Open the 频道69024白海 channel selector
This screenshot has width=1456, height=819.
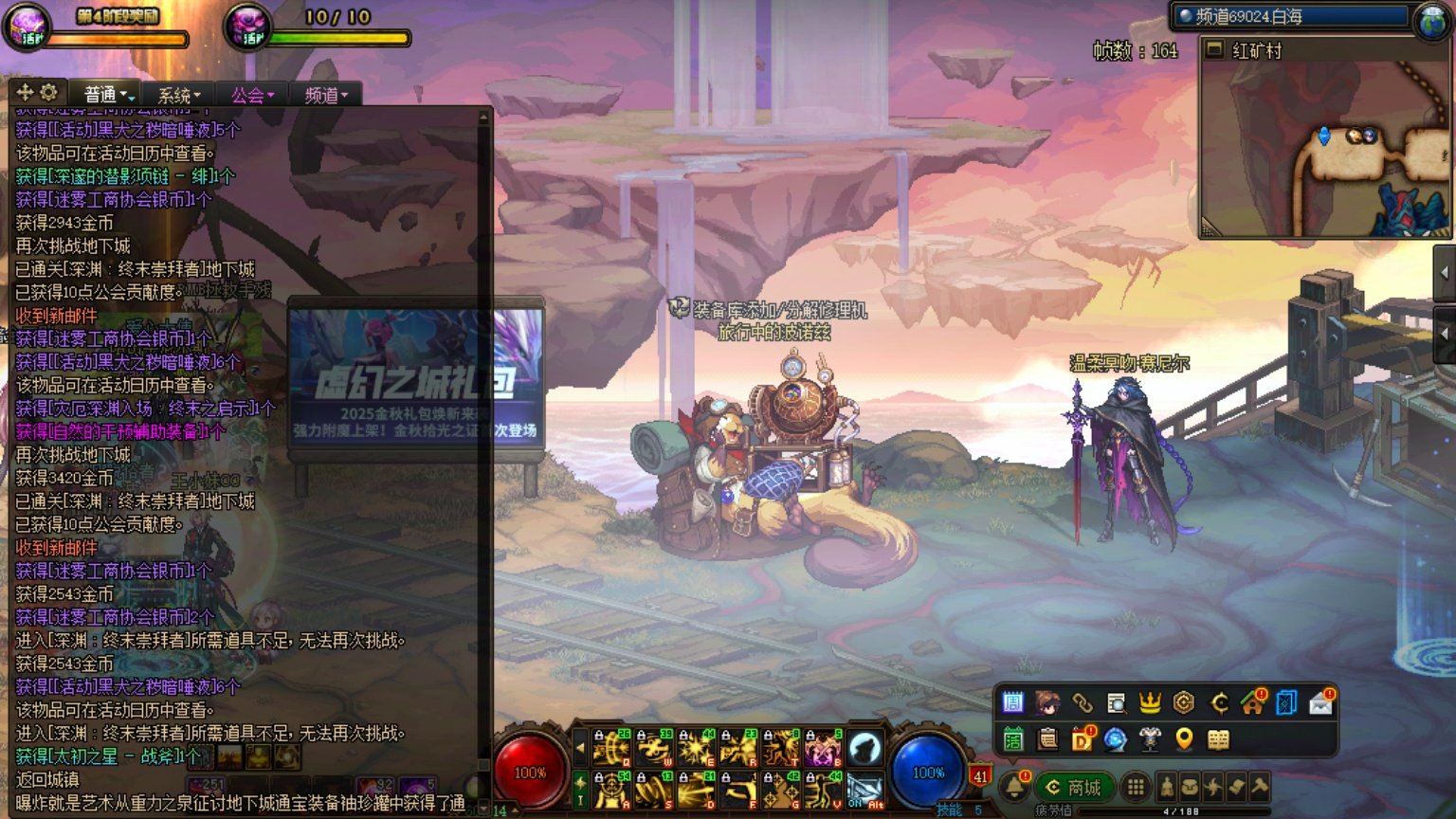coord(1292,16)
